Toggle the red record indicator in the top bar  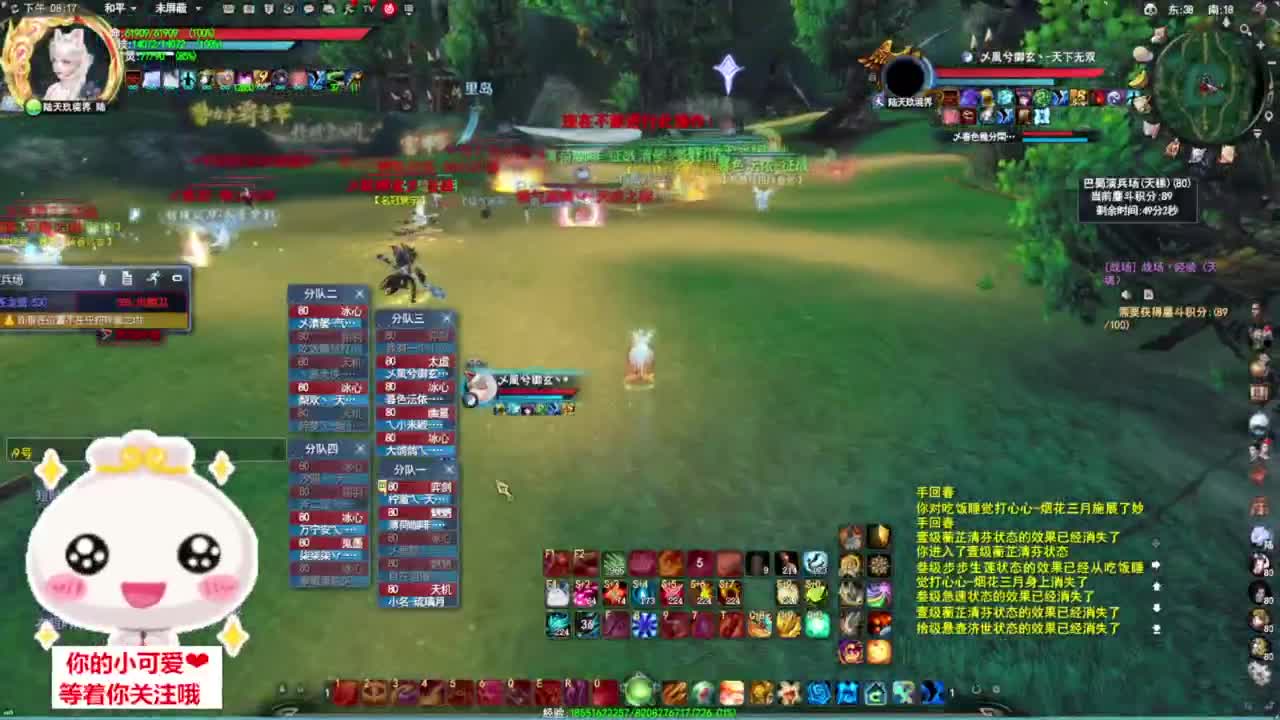tap(387, 9)
